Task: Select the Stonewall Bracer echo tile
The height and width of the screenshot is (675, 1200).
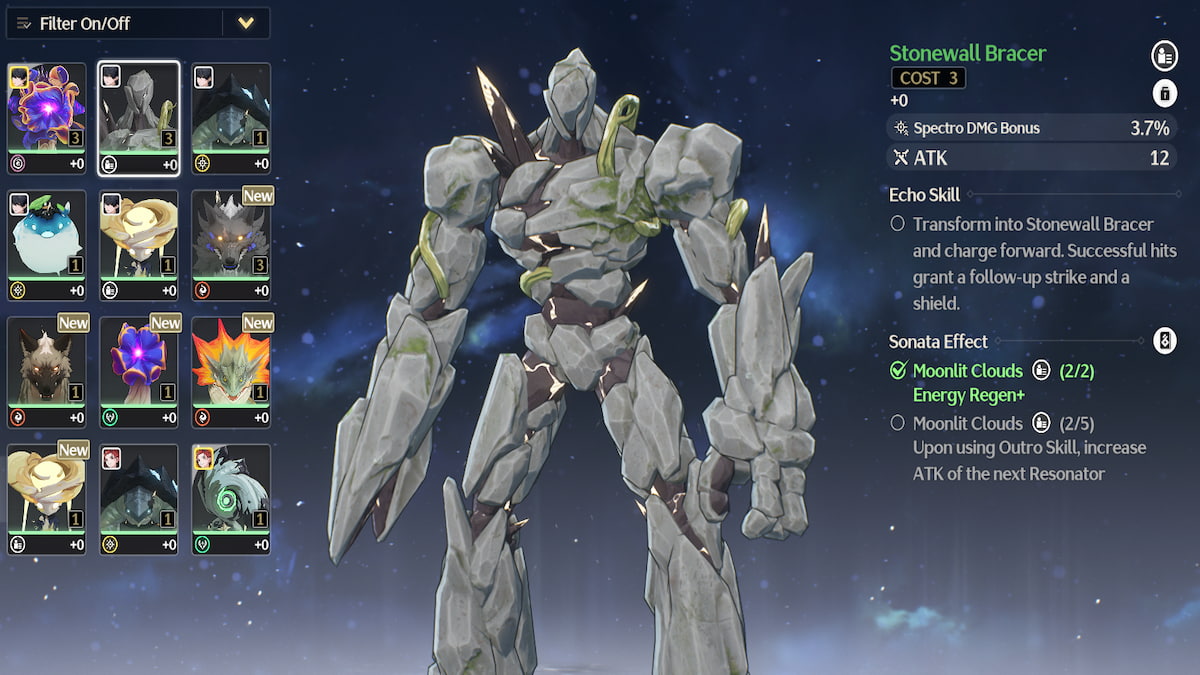Action: click(x=139, y=118)
